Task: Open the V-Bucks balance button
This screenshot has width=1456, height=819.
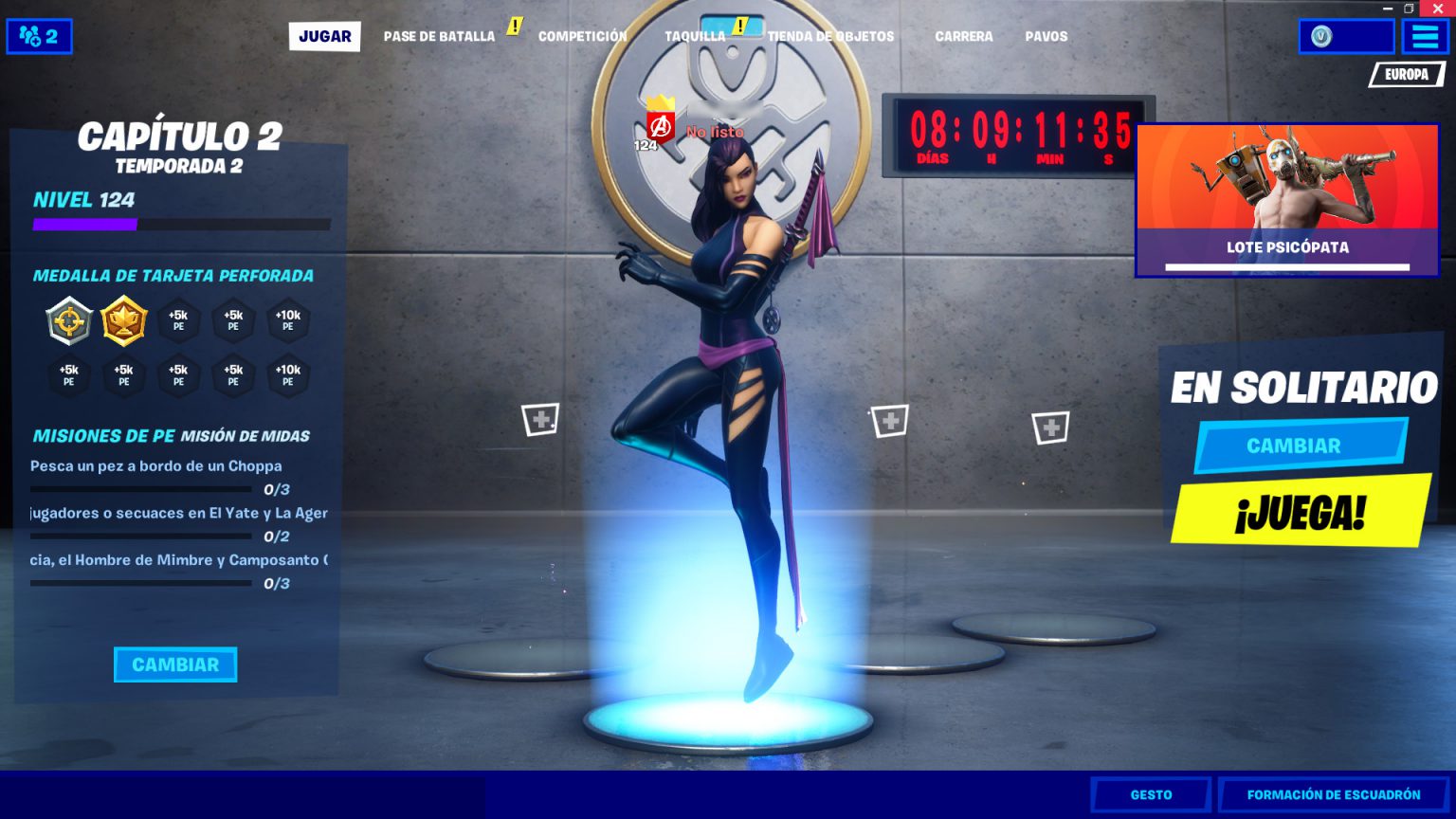Action: click(1345, 37)
